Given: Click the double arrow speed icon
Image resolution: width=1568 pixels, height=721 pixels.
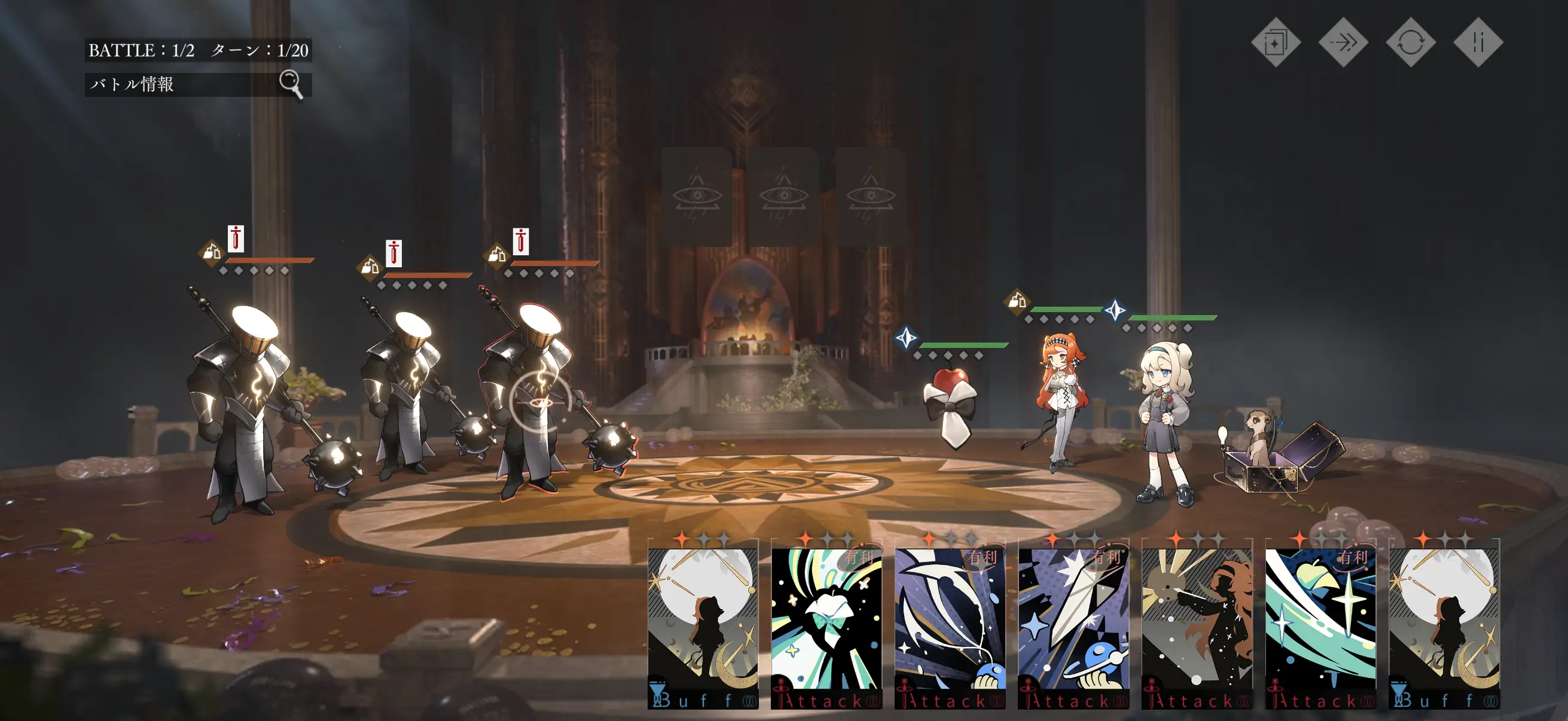Looking at the screenshot, I should coord(1343,42).
